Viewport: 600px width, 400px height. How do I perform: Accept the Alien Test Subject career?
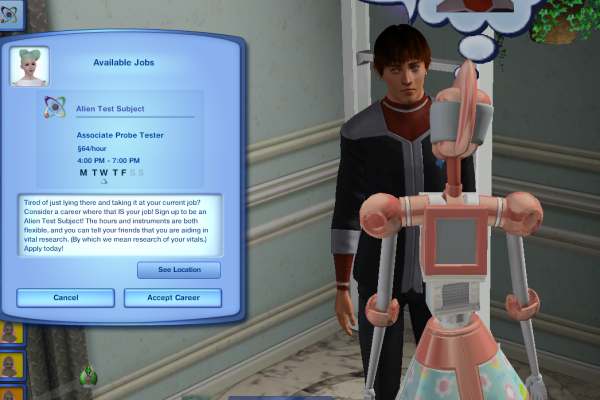(x=172, y=298)
